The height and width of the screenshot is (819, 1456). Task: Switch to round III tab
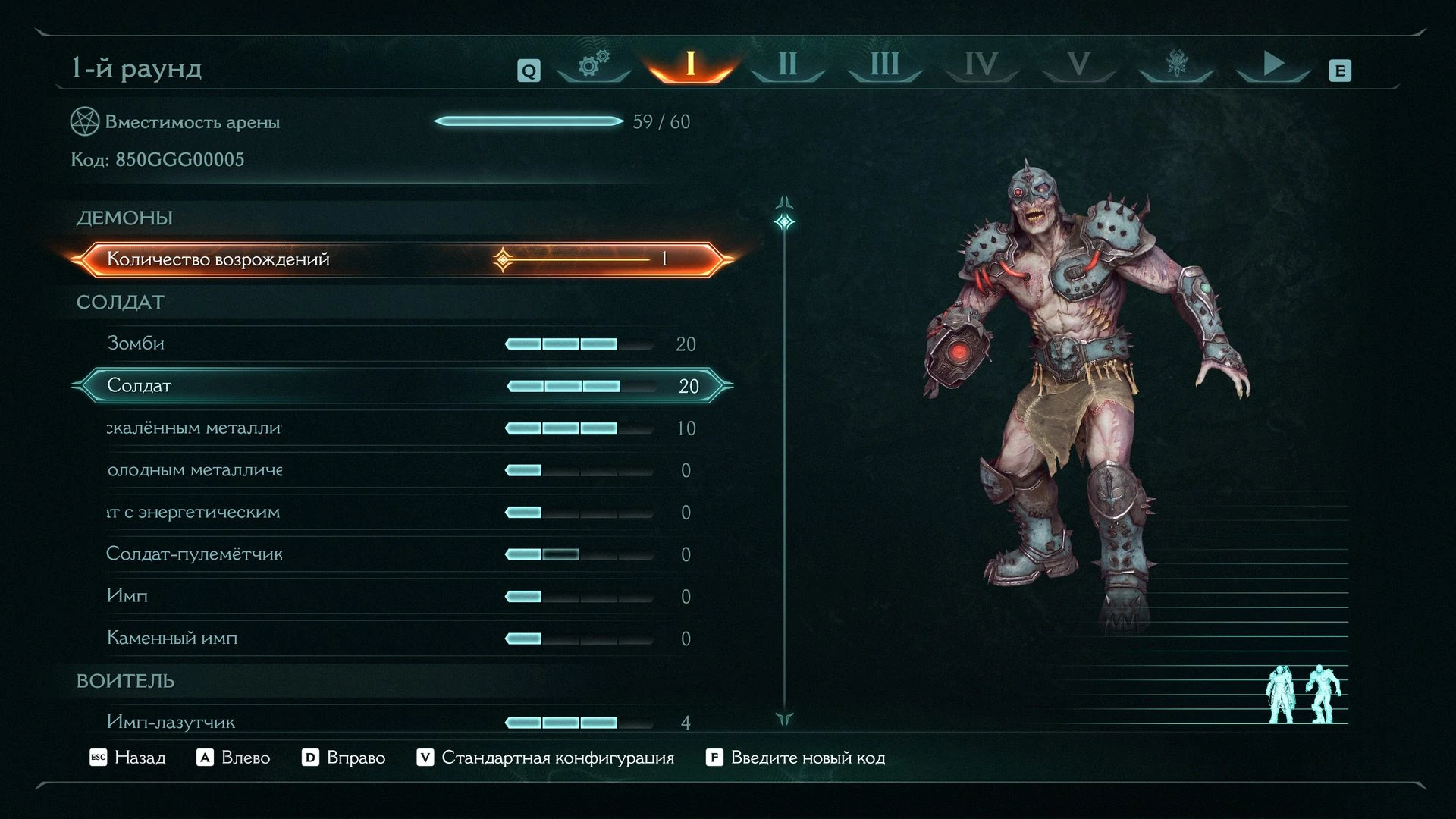884,65
